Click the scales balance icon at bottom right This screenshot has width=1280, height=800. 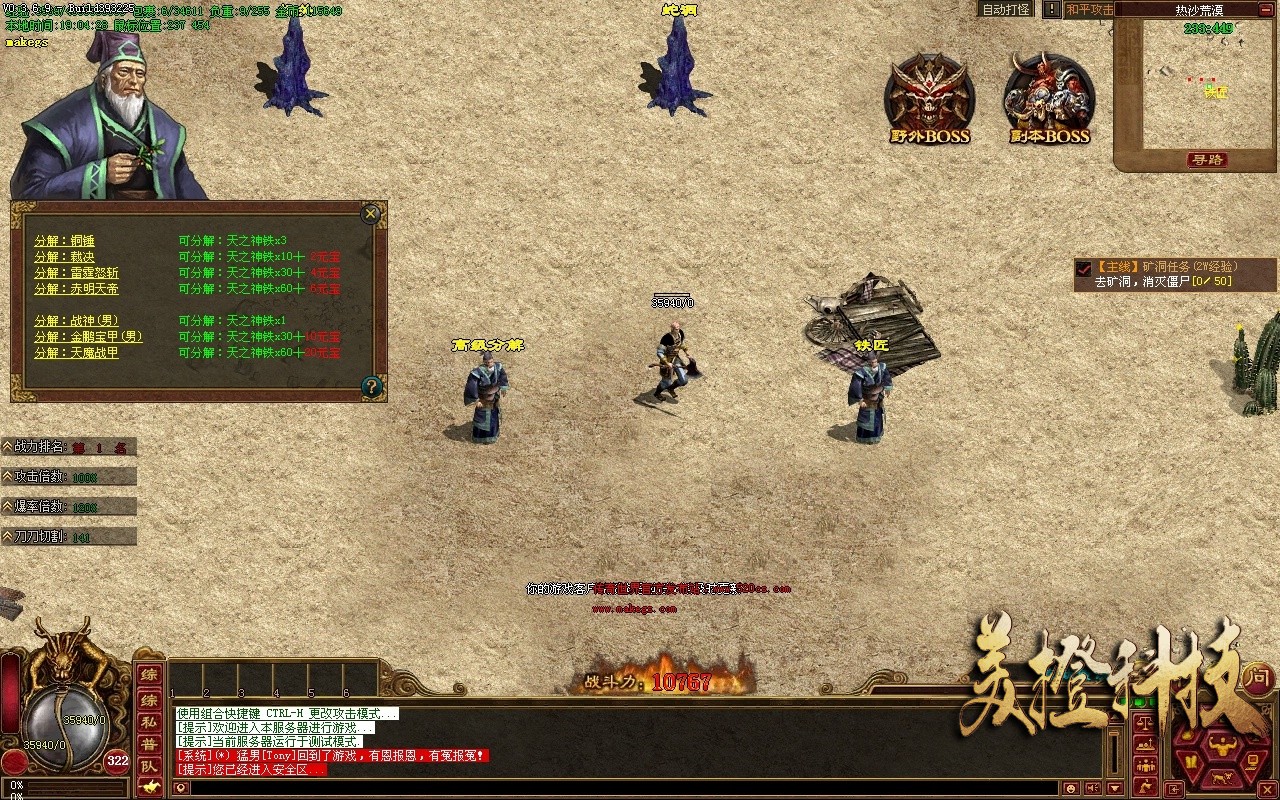point(1145,724)
